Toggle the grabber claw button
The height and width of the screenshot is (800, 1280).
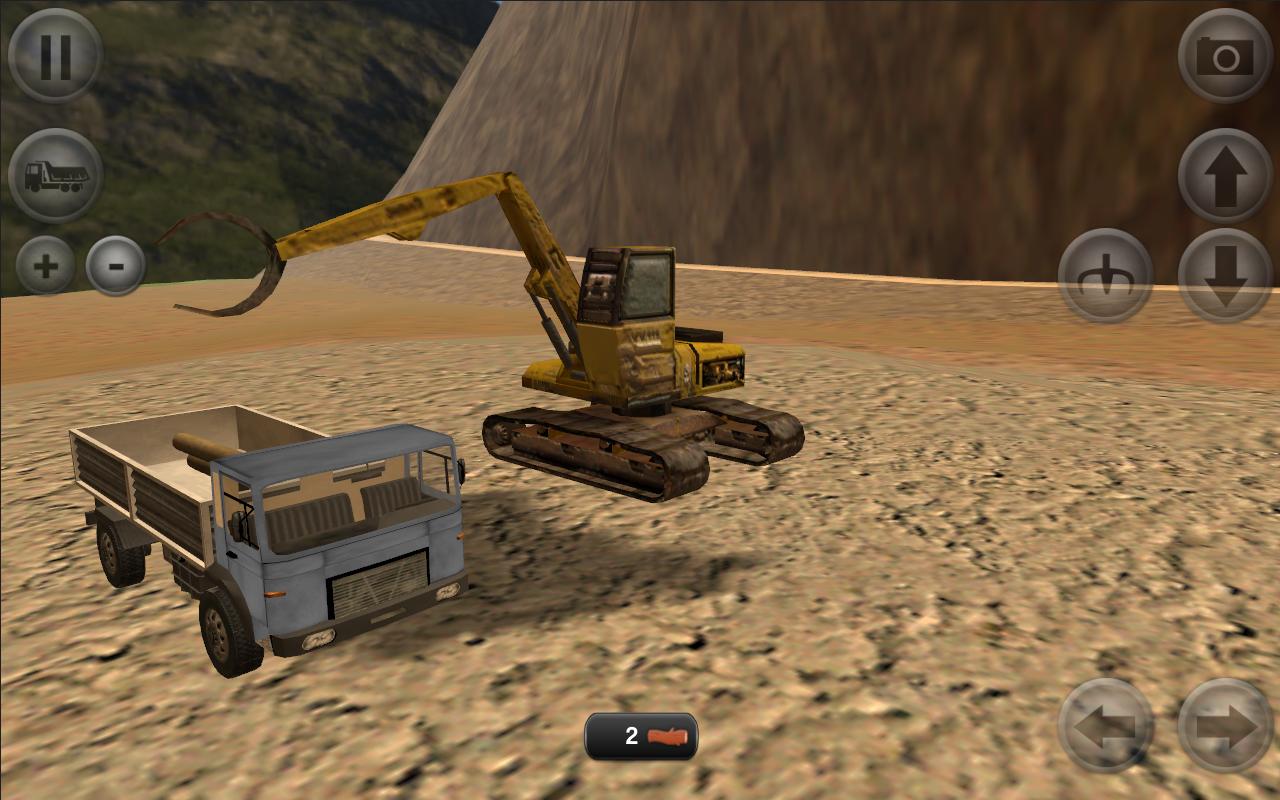tap(1105, 275)
